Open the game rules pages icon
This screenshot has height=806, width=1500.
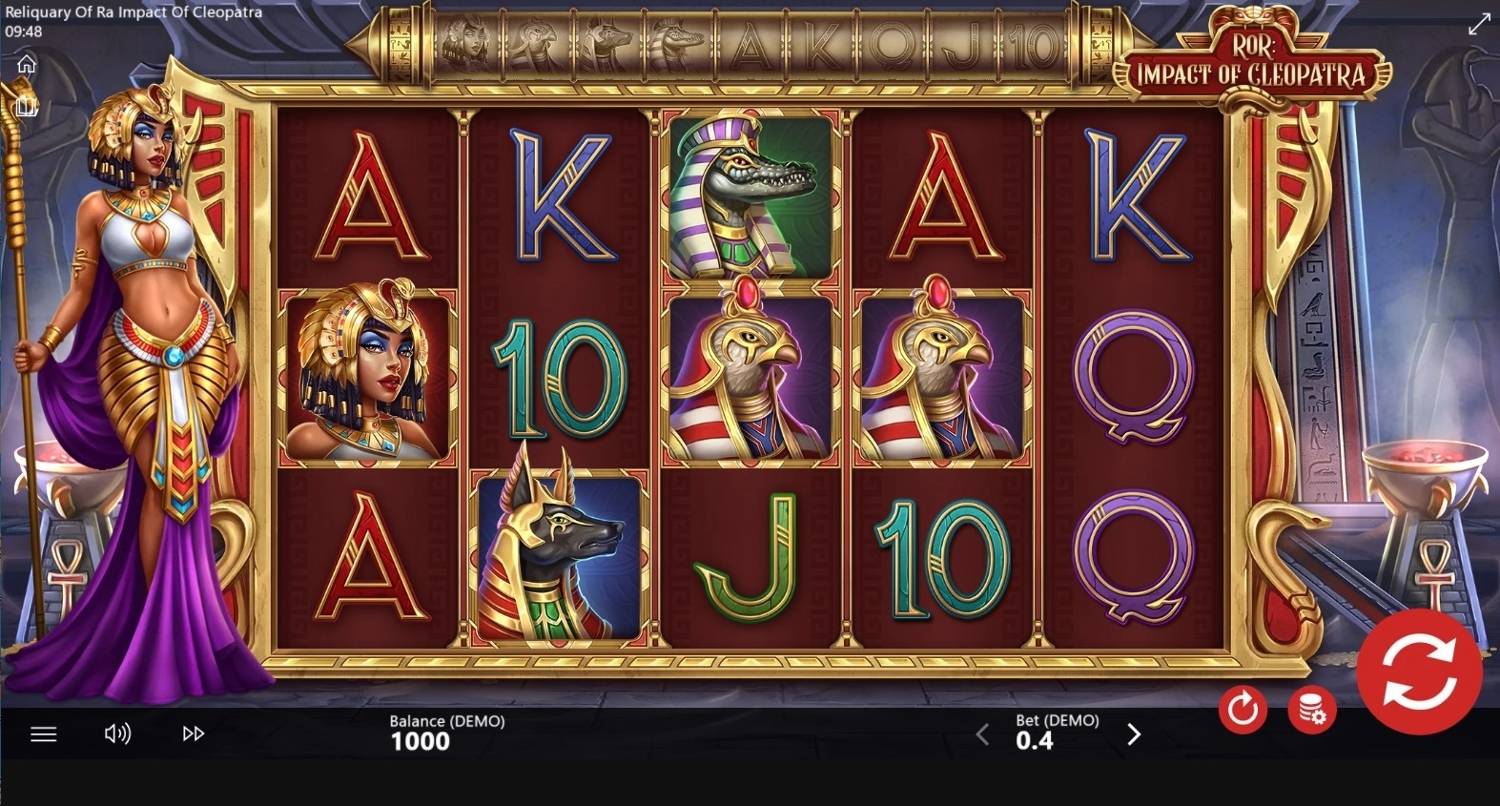point(26,105)
